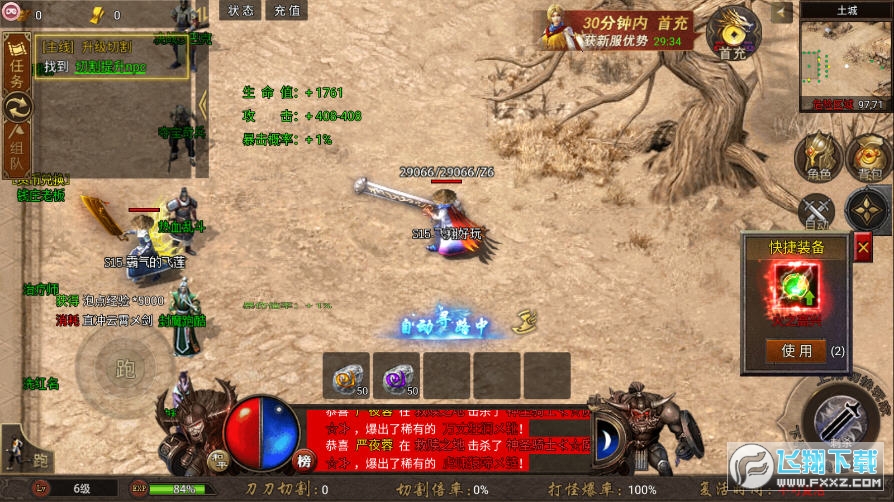Select the 任务 quest tab

[x=16, y=62]
